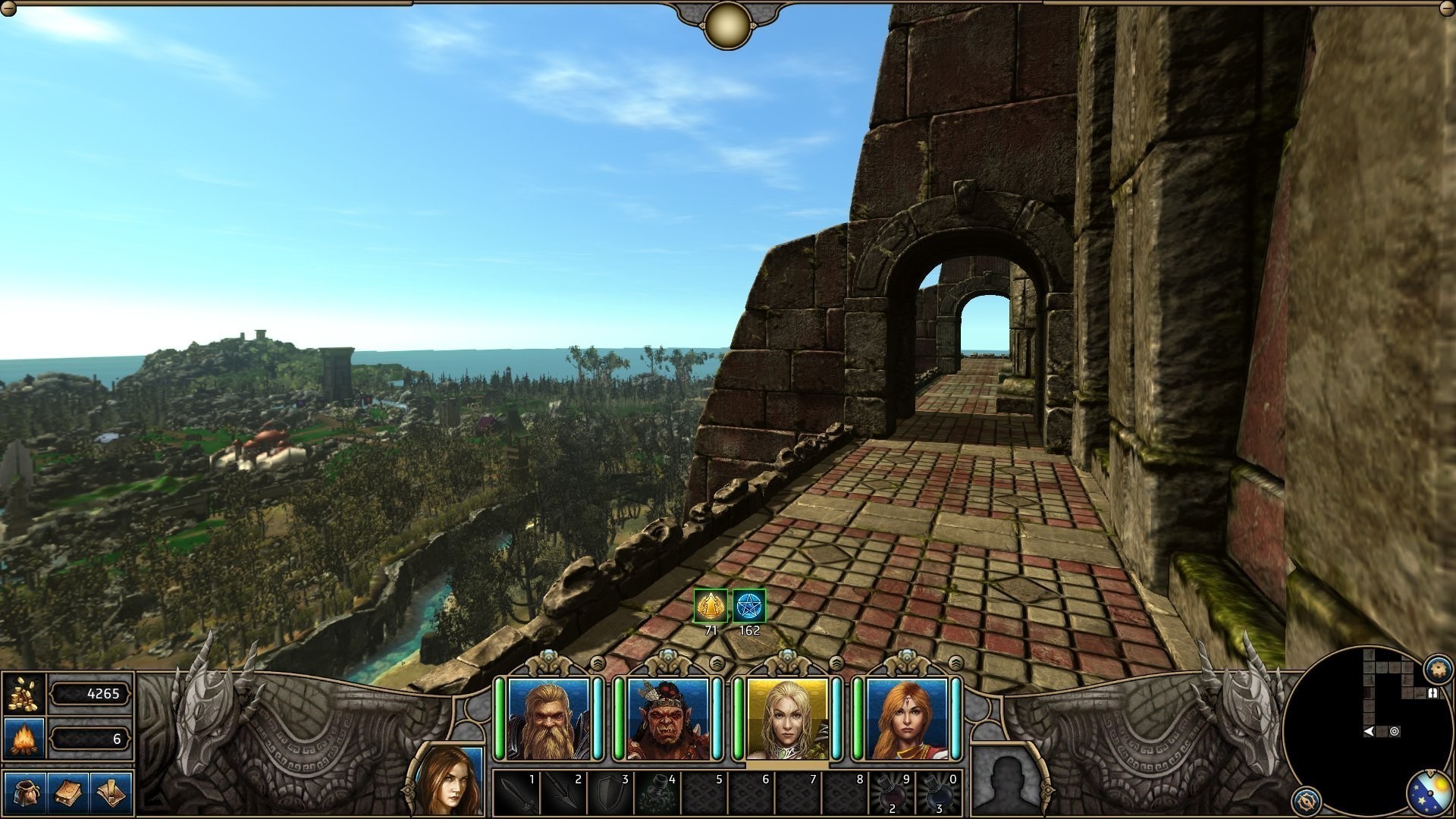
Task: Rest at the campfire icon
Action: 24,739
